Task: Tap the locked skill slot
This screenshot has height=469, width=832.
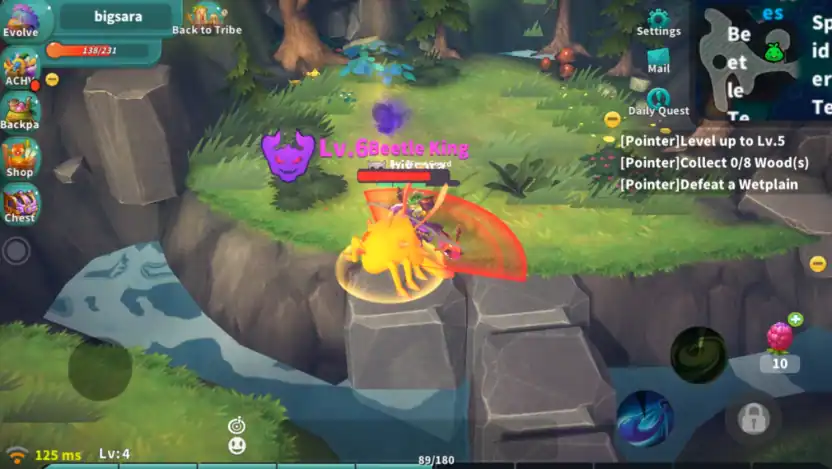Action: (752, 419)
